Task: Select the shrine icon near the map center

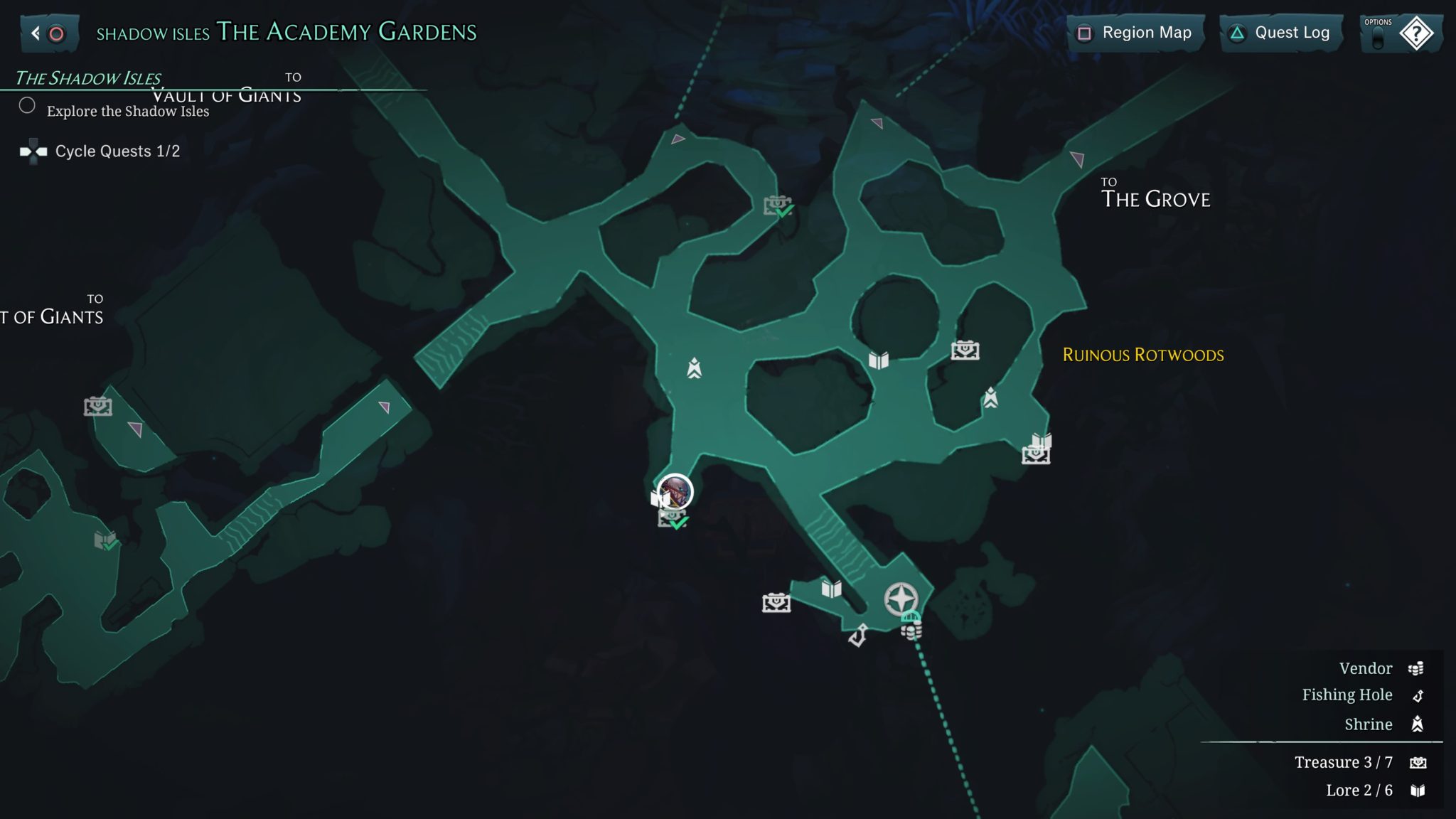Action: point(693,367)
